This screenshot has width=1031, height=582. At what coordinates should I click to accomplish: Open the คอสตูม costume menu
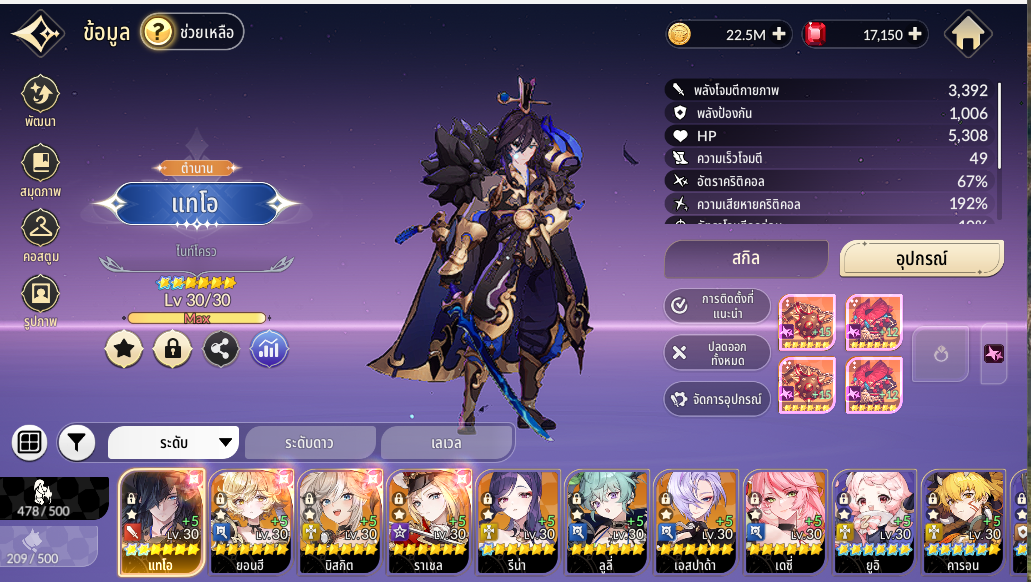point(41,235)
